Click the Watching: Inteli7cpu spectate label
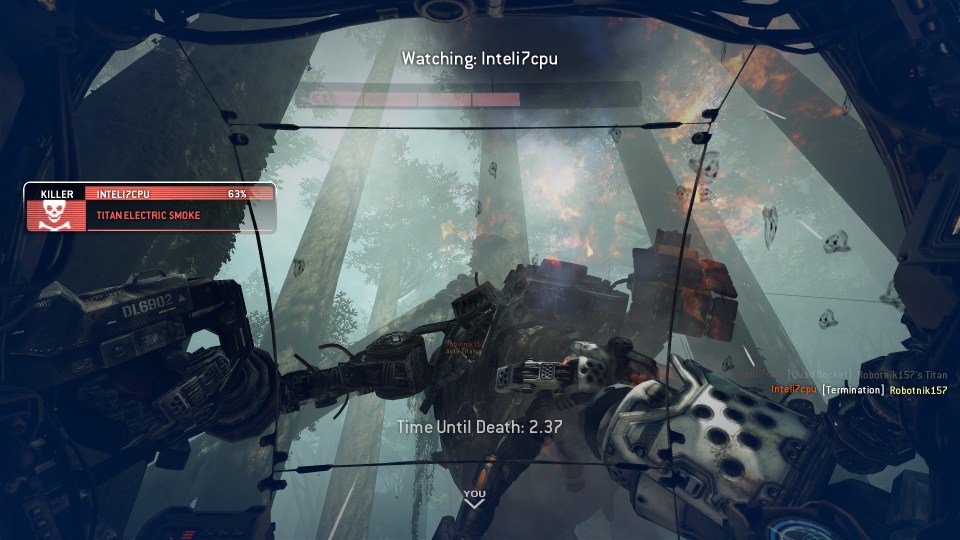The width and height of the screenshot is (960, 540). tap(480, 58)
